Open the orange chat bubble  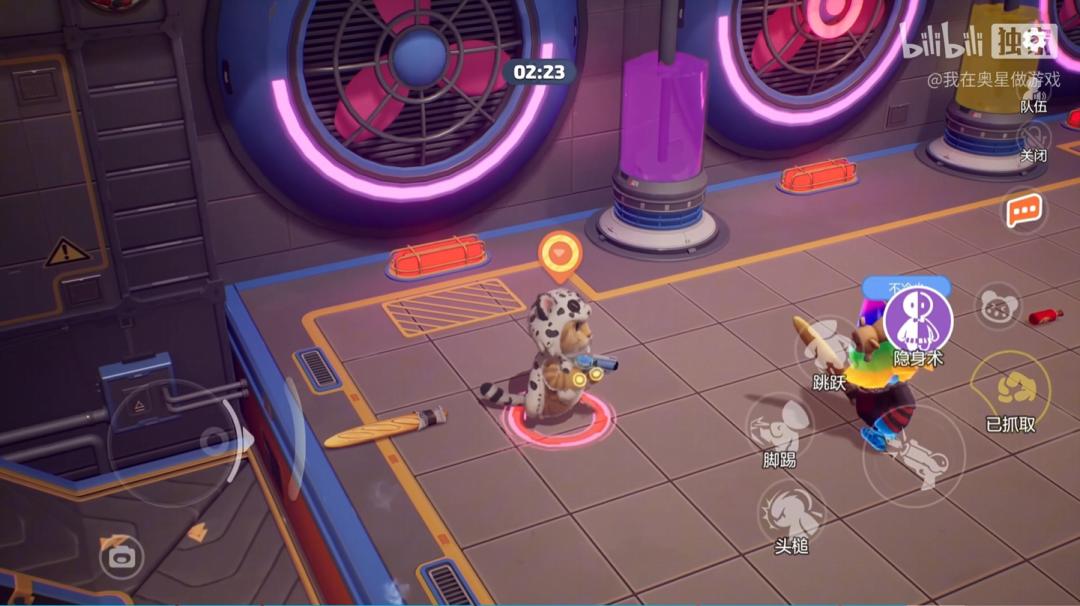click(x=1024, y=210)
